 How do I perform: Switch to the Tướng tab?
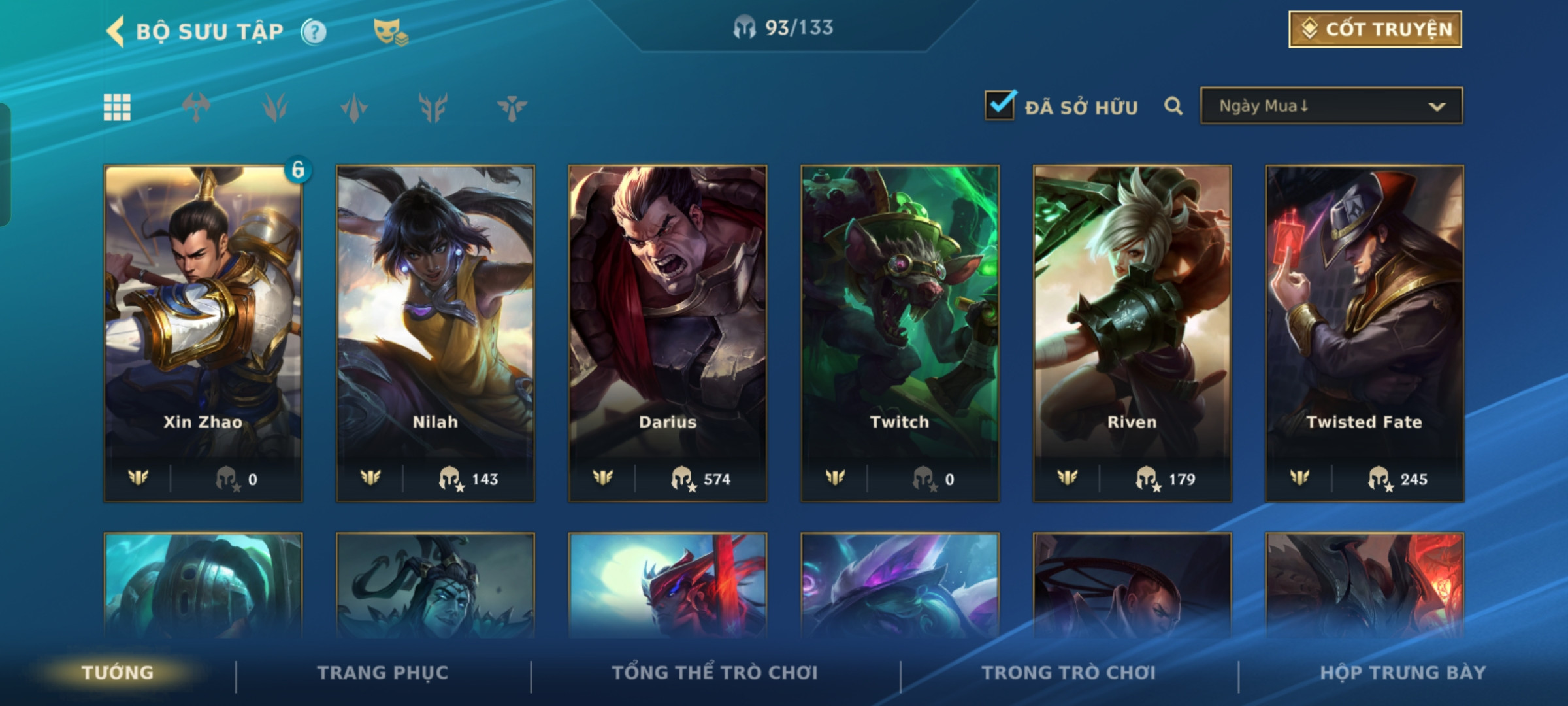(118, 673)
